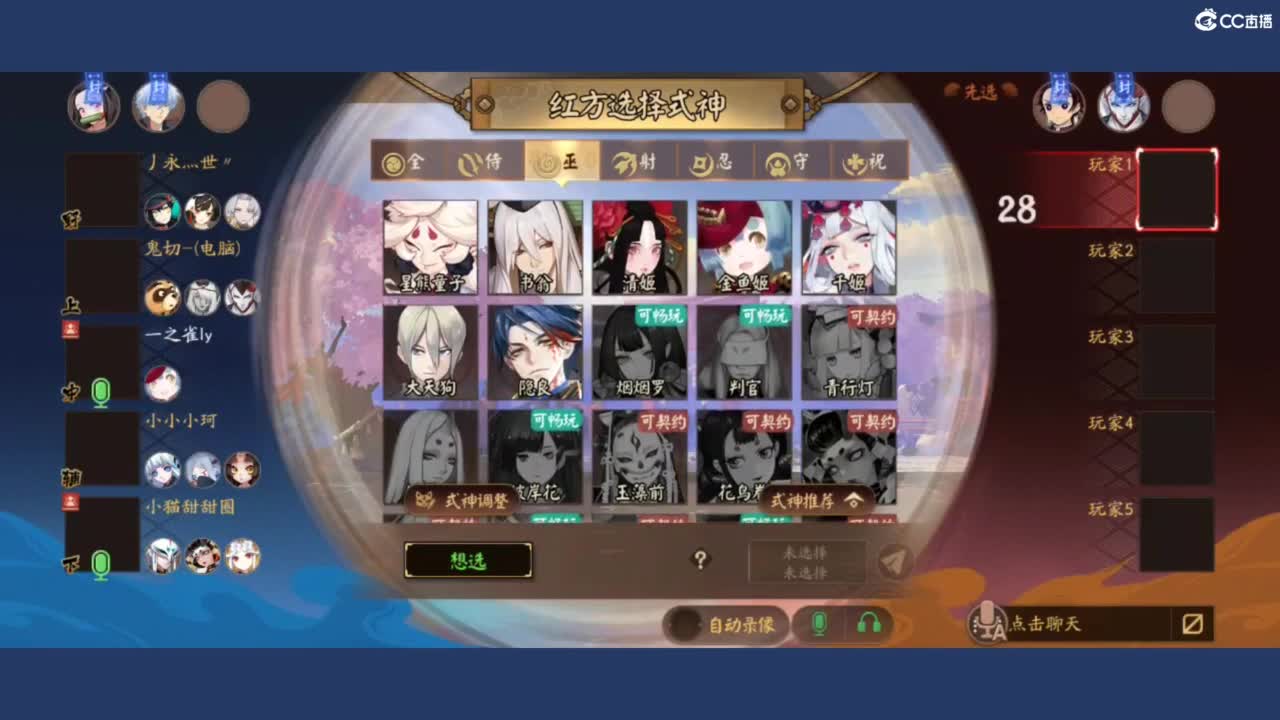The image size is (1280, 720).
Task: Expand the 未选择 selection dropdown area
Action: coord(805,562)
